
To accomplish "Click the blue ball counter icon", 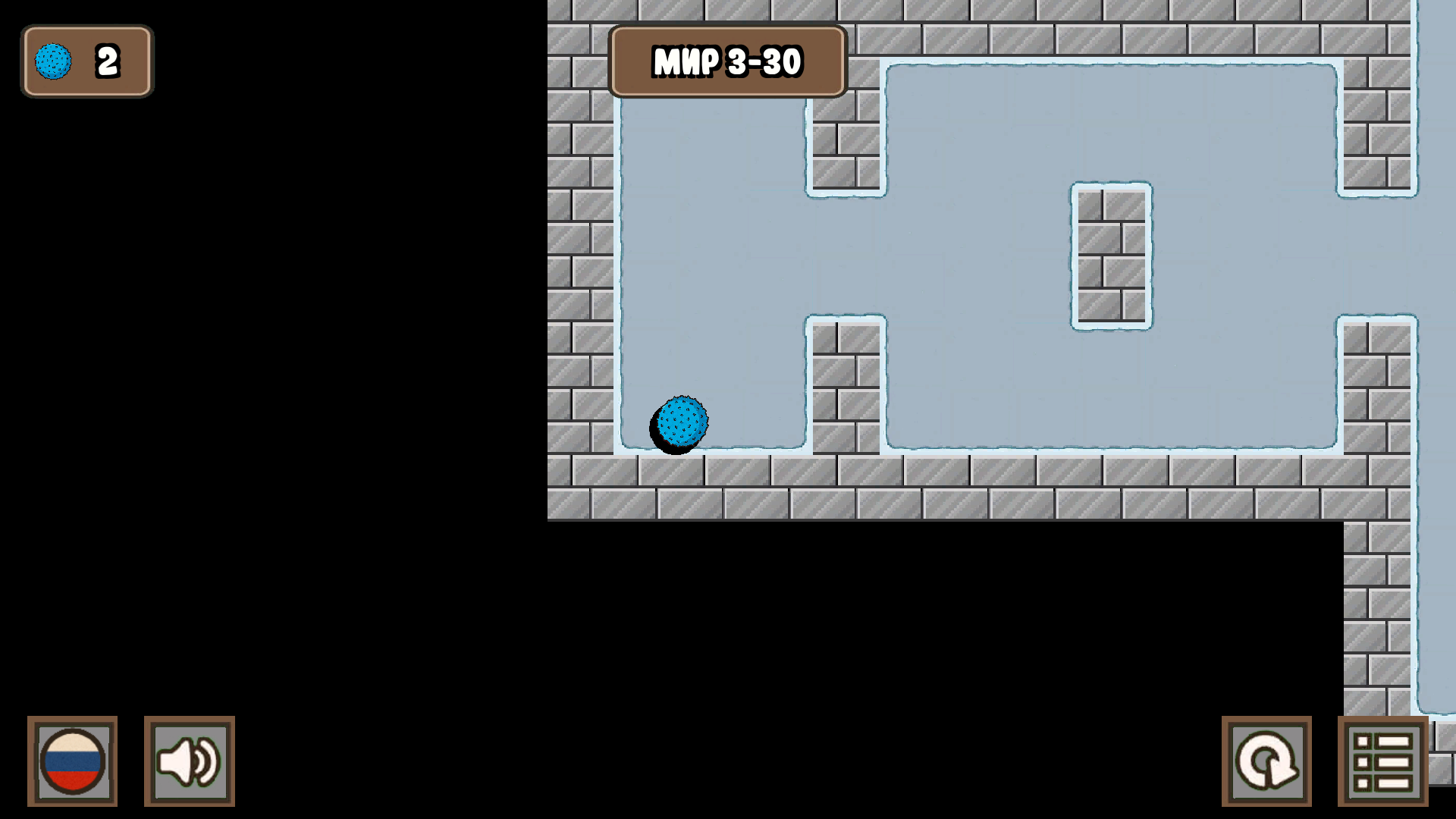I will [x=53, y=61].
